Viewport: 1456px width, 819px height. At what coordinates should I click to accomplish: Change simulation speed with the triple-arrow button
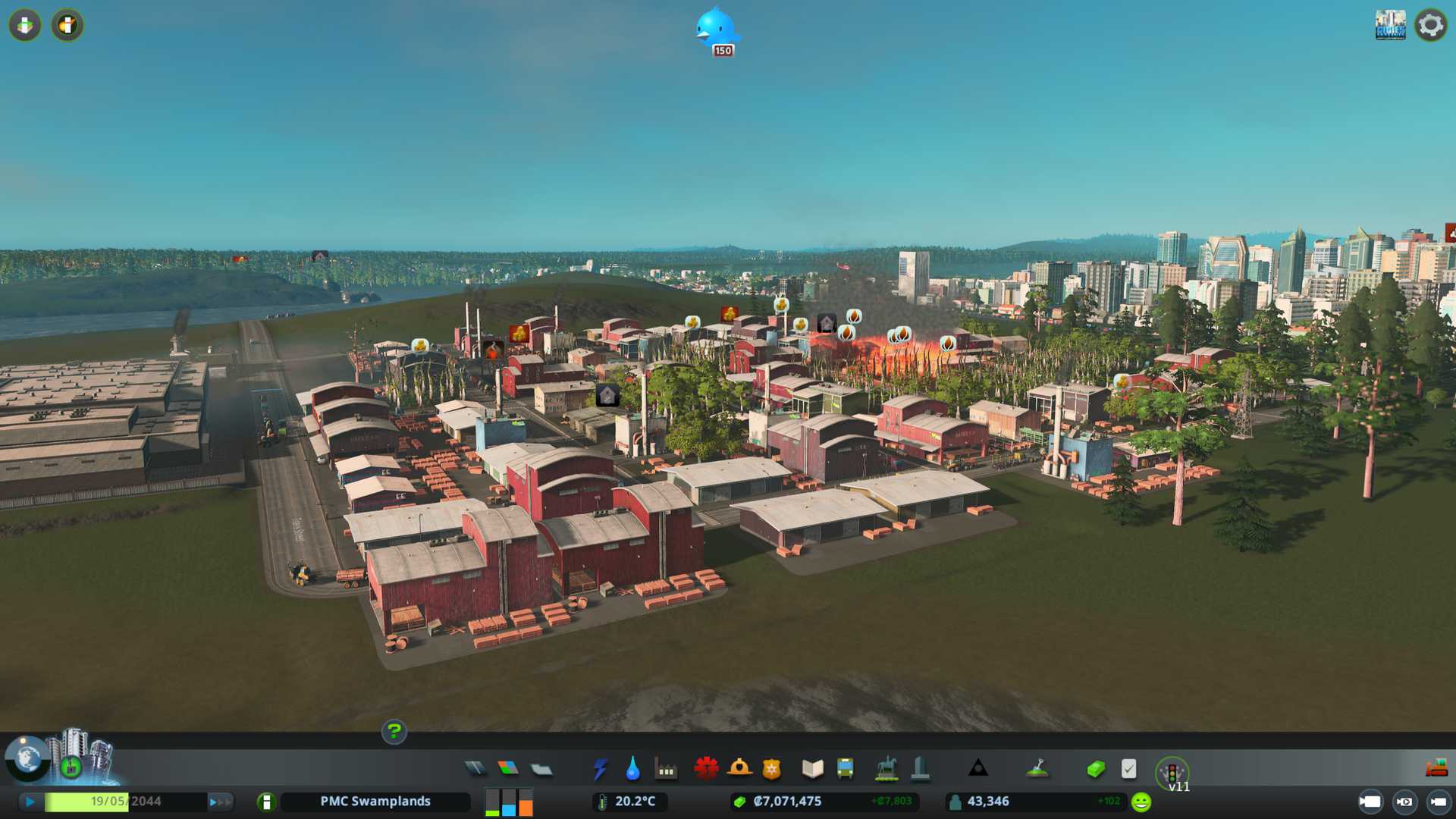tap(220, 802)
